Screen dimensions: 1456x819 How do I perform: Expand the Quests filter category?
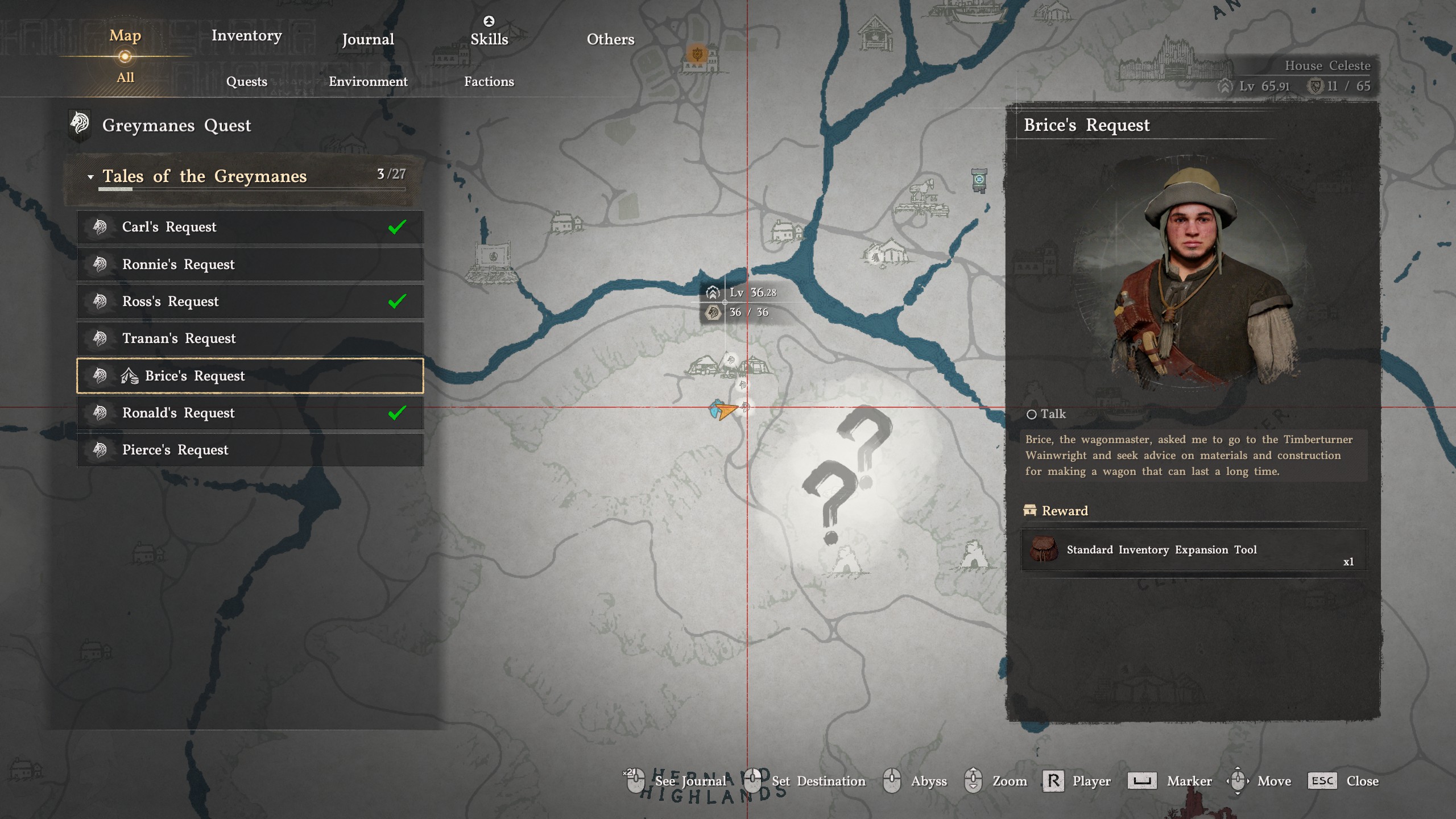coord(247,81)
